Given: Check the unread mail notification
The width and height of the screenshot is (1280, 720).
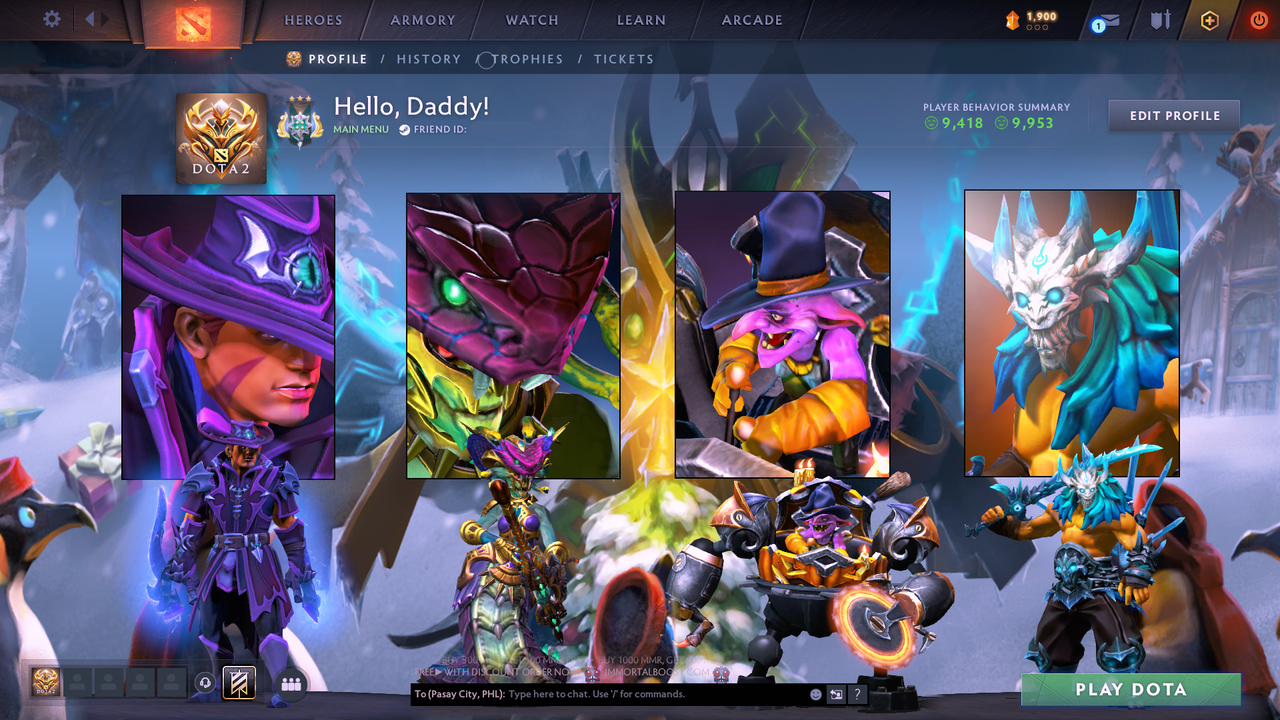Looking at the screenshot, I should point(1104,20).
